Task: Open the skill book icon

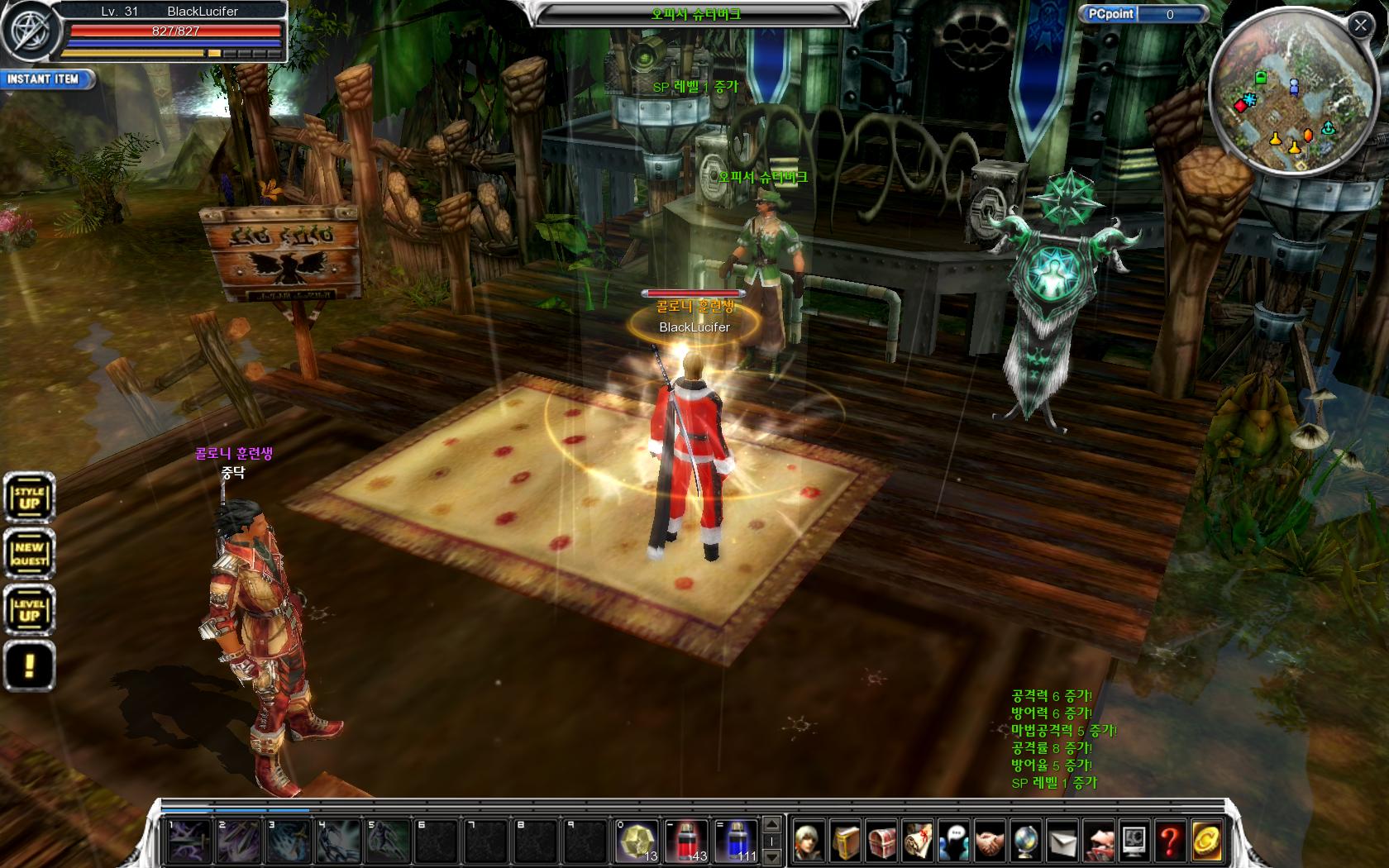Action: pos(845,842)
